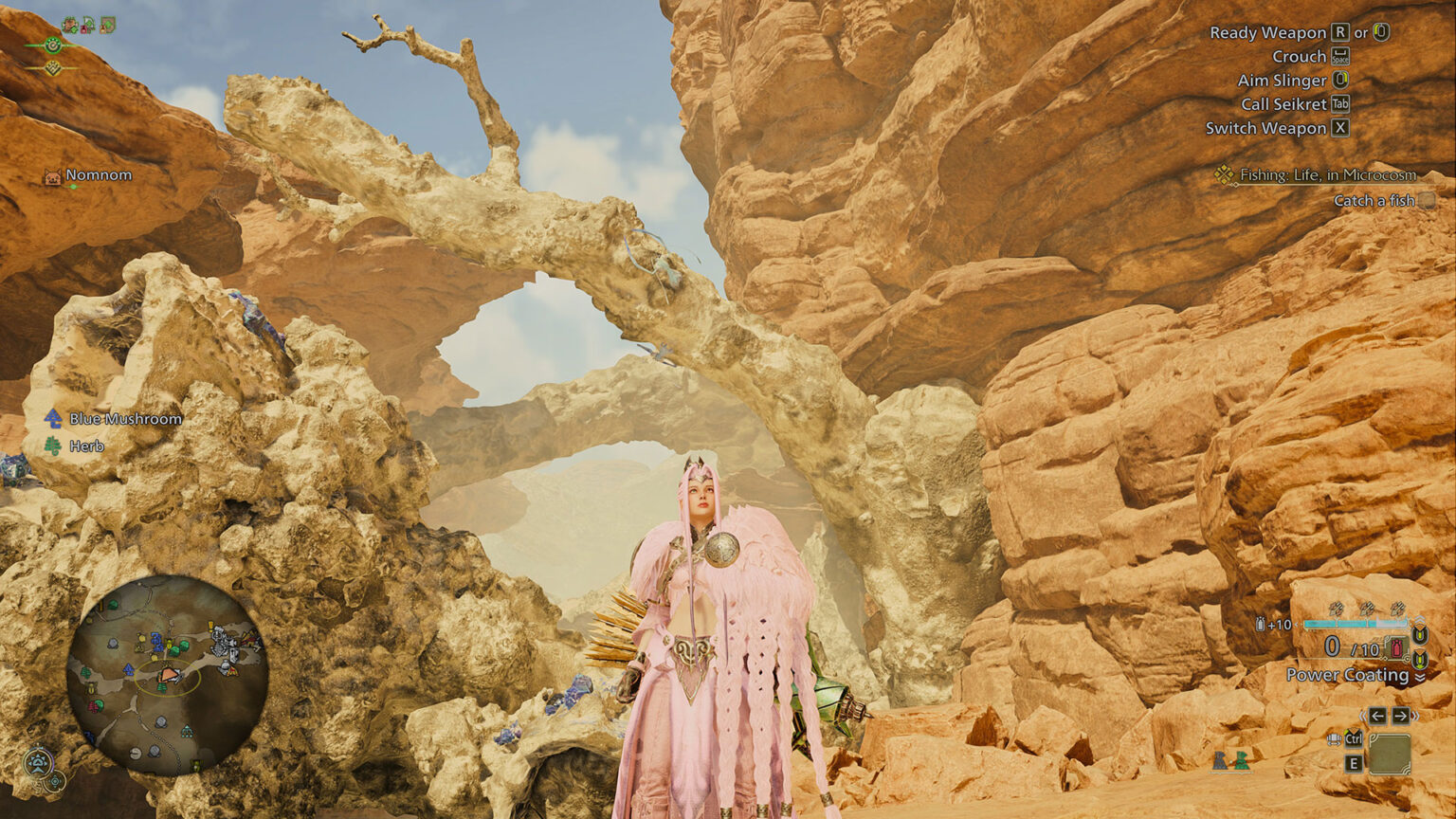1456x819 pixels.
Task: Toggle Aim Slinger with the Q prompt
Action: click(x=1340, y=81)
